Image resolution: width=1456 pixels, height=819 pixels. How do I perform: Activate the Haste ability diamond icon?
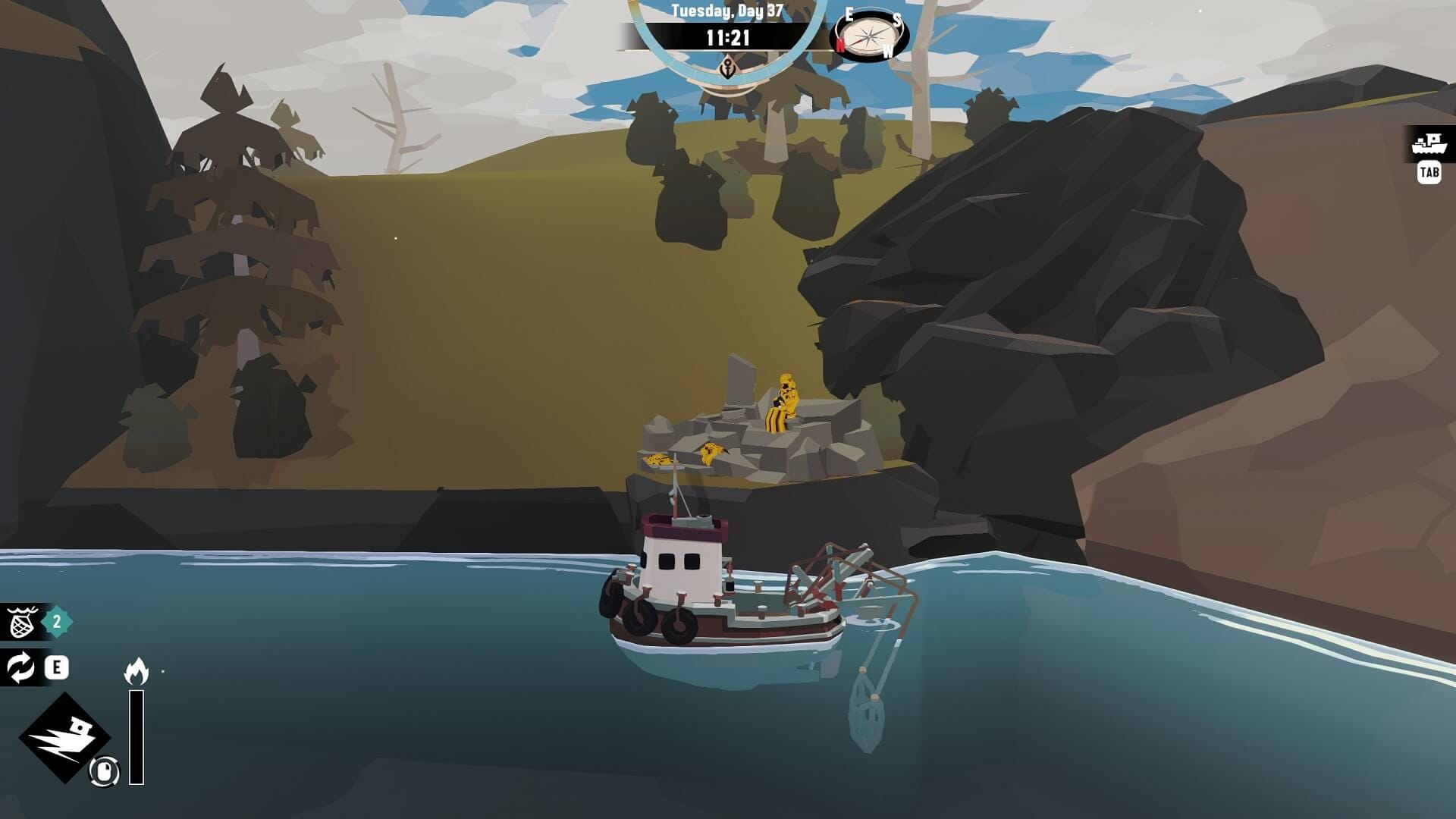64,737
